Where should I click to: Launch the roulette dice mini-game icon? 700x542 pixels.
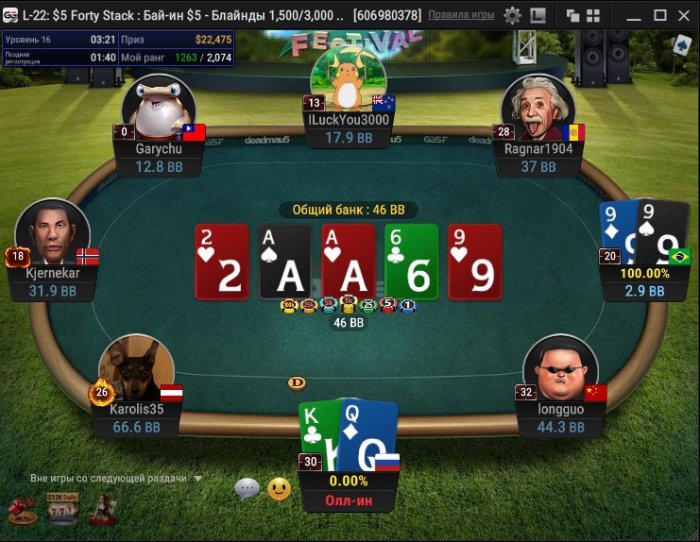click(21, 511)
